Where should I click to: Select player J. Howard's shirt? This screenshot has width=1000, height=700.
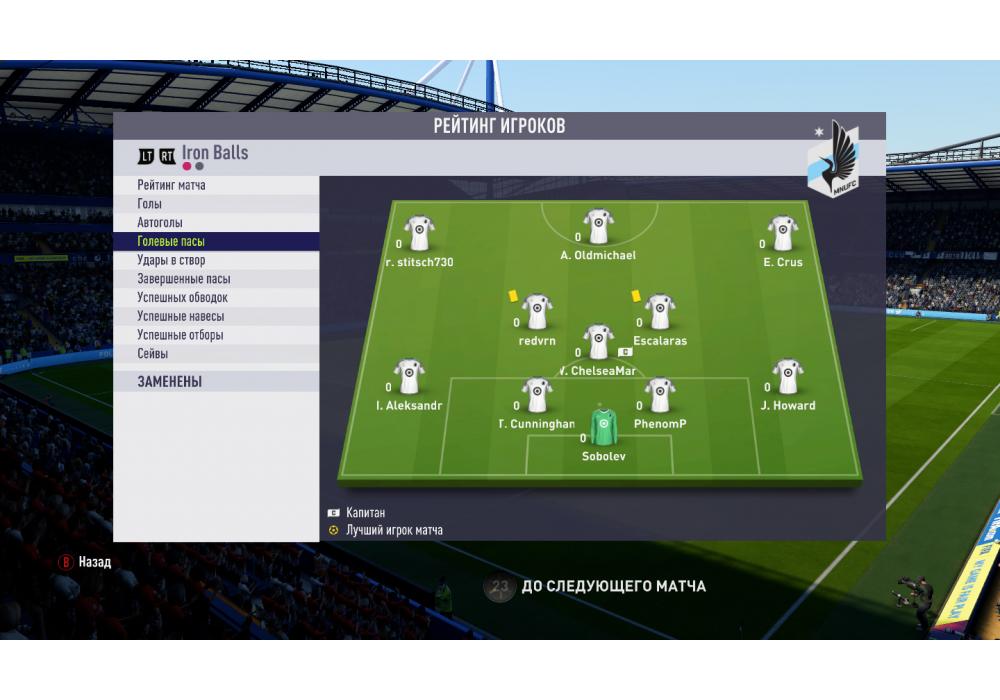pos(788,377)
